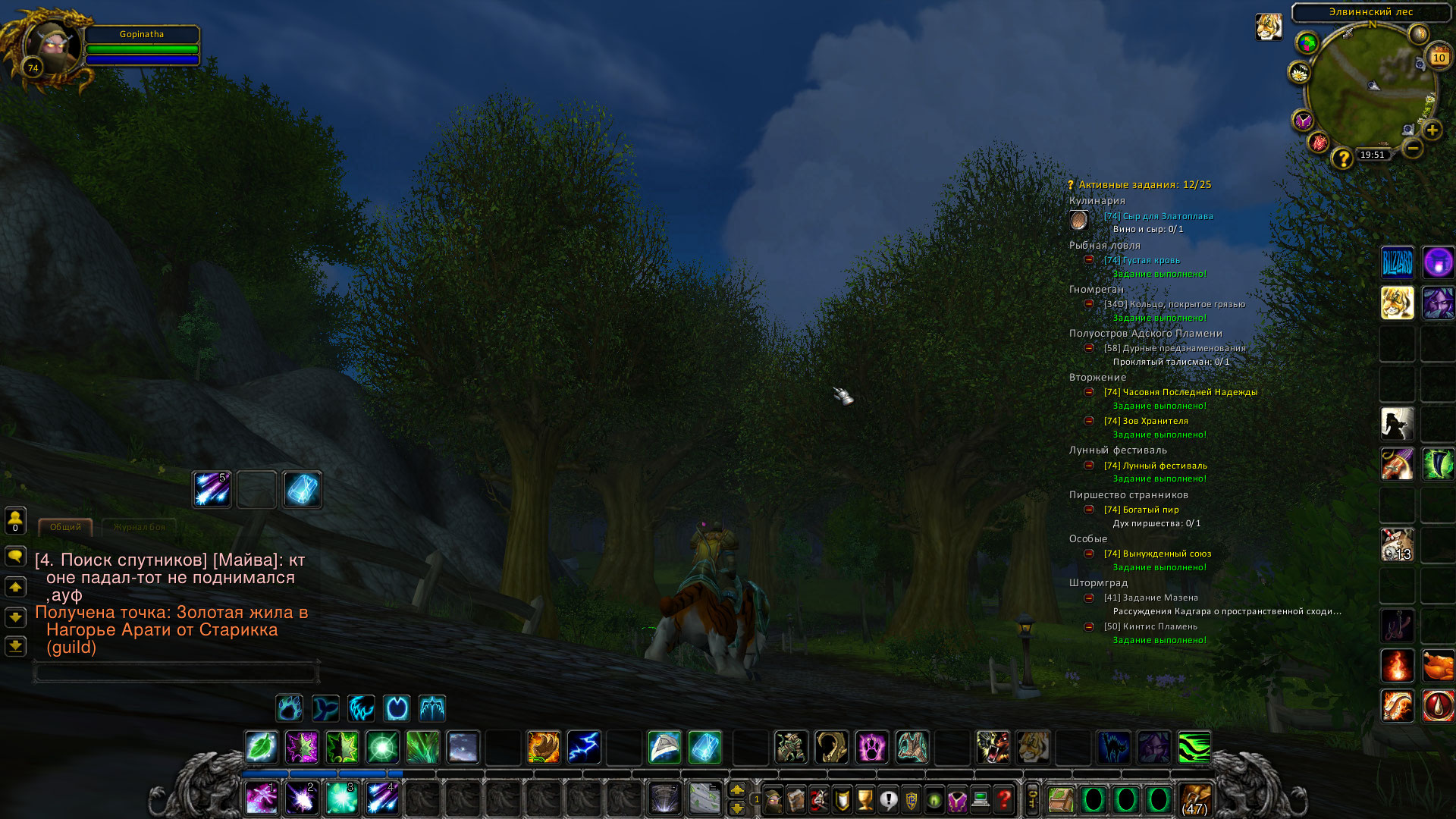Screen dimensions: 1456x819
Task: Collapse the Лунный фестиваль quest entry
Action: click(x=1090, y=465)
